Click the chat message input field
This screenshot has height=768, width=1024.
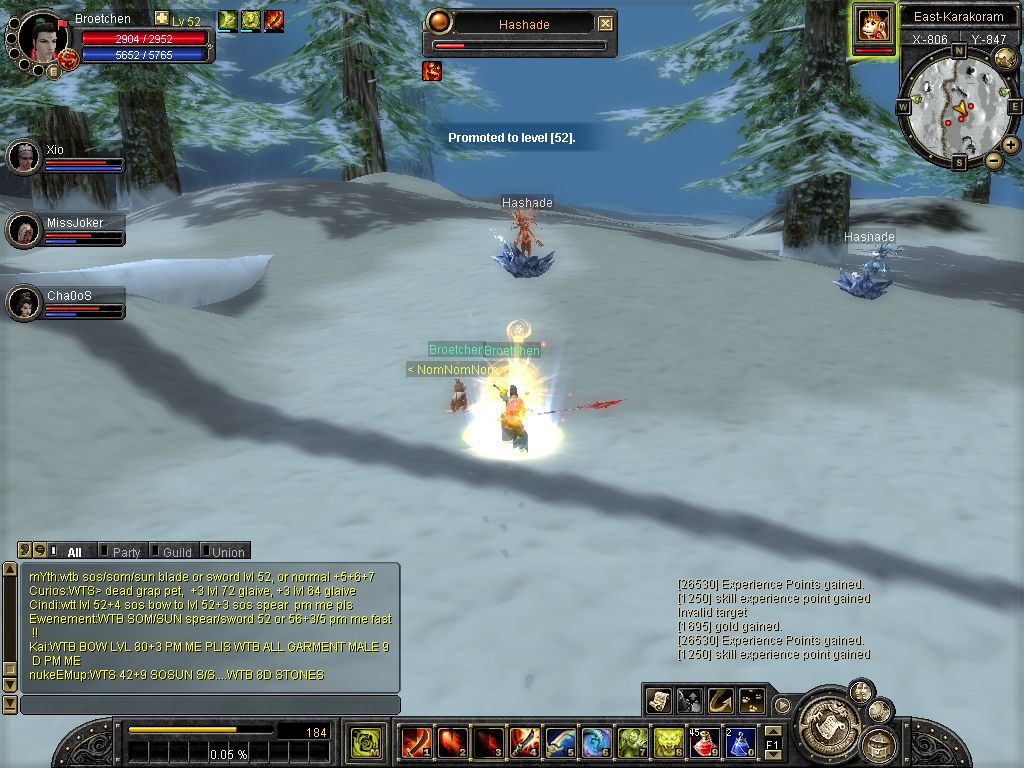tap(210, 705)
